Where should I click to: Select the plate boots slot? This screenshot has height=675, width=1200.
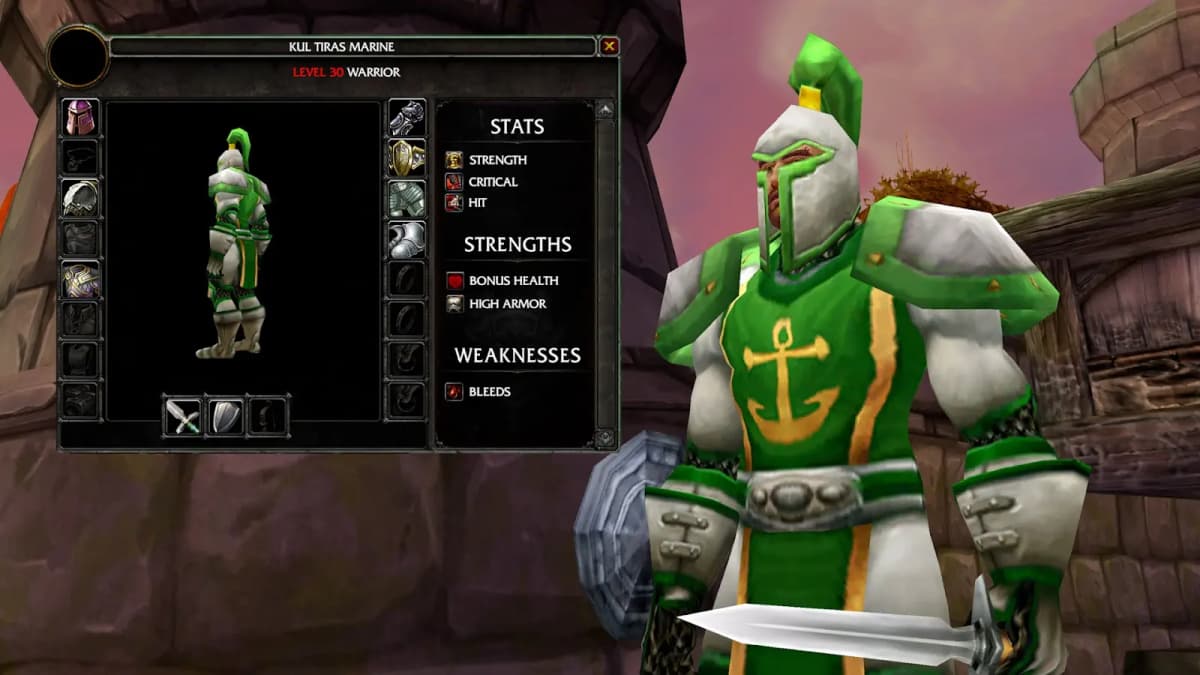pos(407,240)
